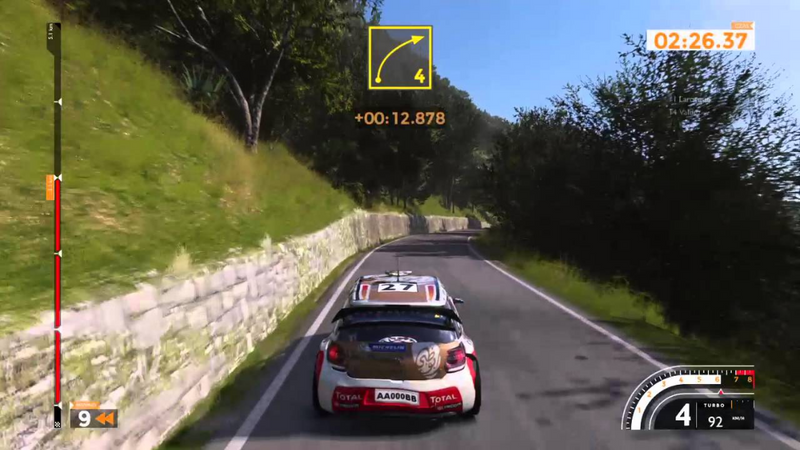Select the rewind icon showing 9 remaining
800x450 pixels.
coord(95,418)
